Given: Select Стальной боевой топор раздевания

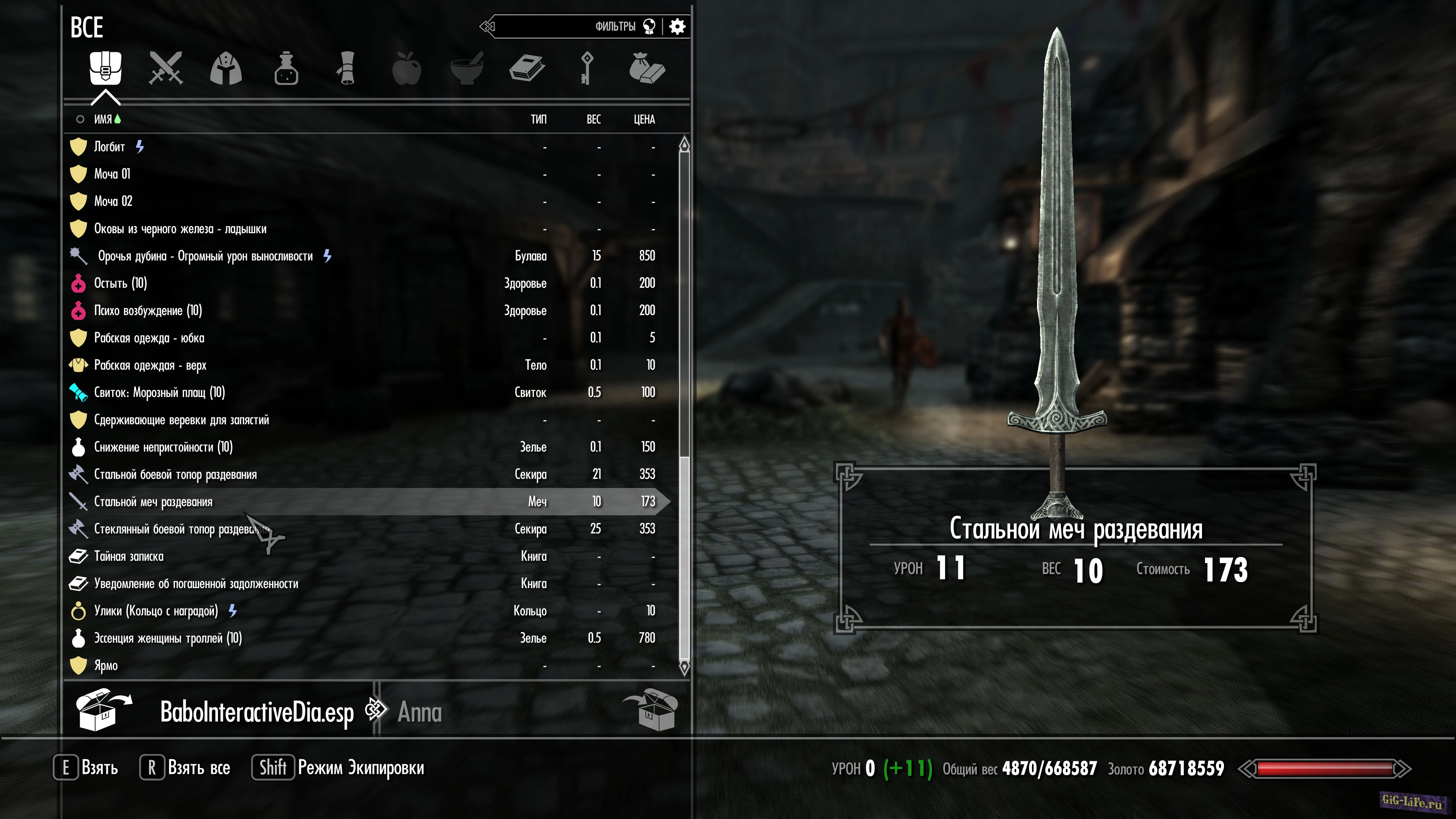Looking at the screenshot, I should pos(175,474).
